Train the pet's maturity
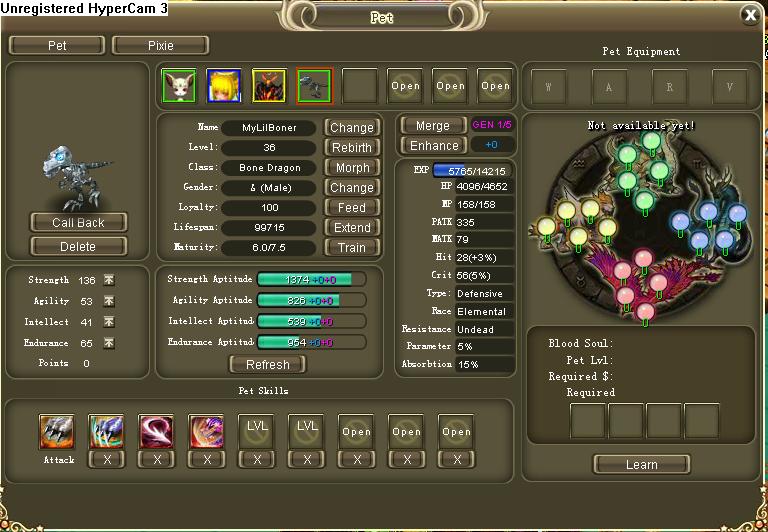The height and width of the screenshot is (532, 768). [x=352, y=248]
